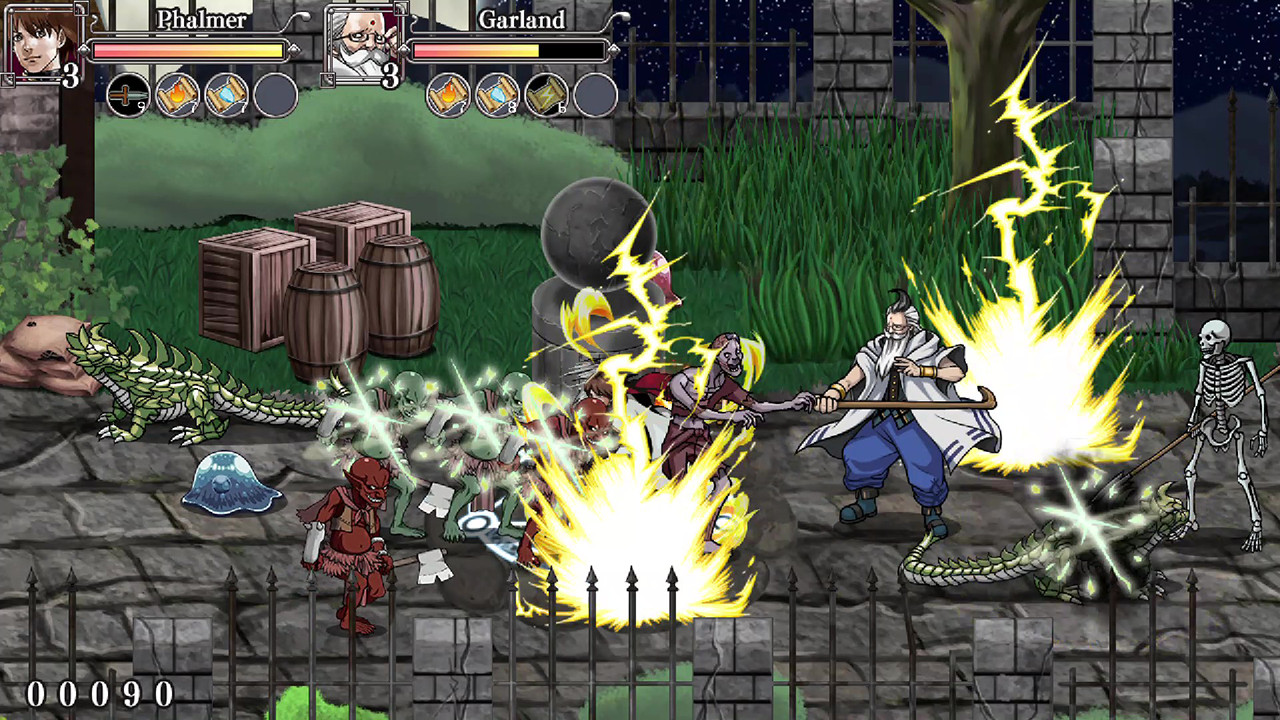Use Phalmer's ice crystal scroll
The height and width of the screenshot is (720, 1280).
(226, 96)
